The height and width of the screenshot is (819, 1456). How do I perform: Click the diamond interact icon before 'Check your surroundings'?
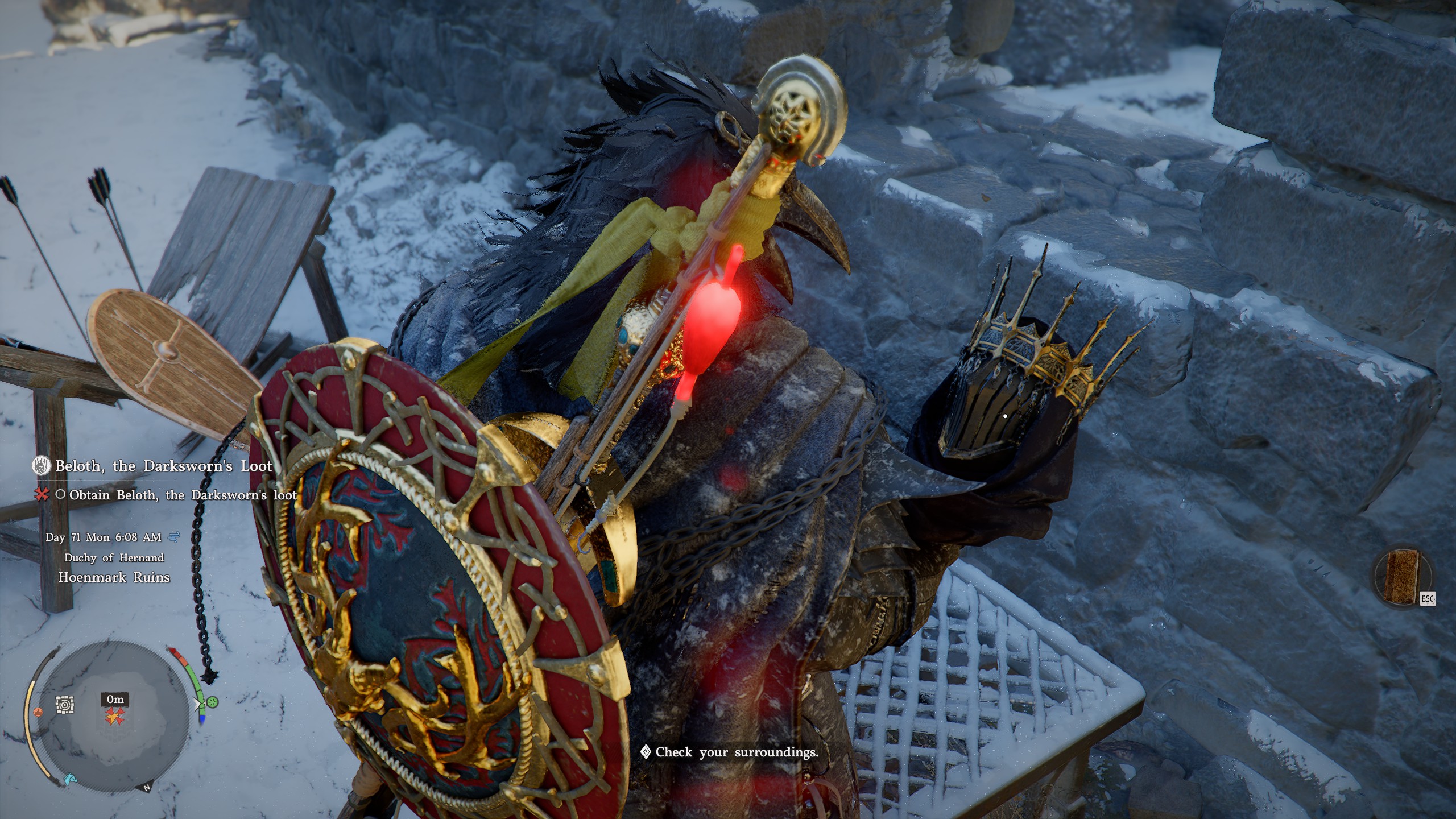644,752
